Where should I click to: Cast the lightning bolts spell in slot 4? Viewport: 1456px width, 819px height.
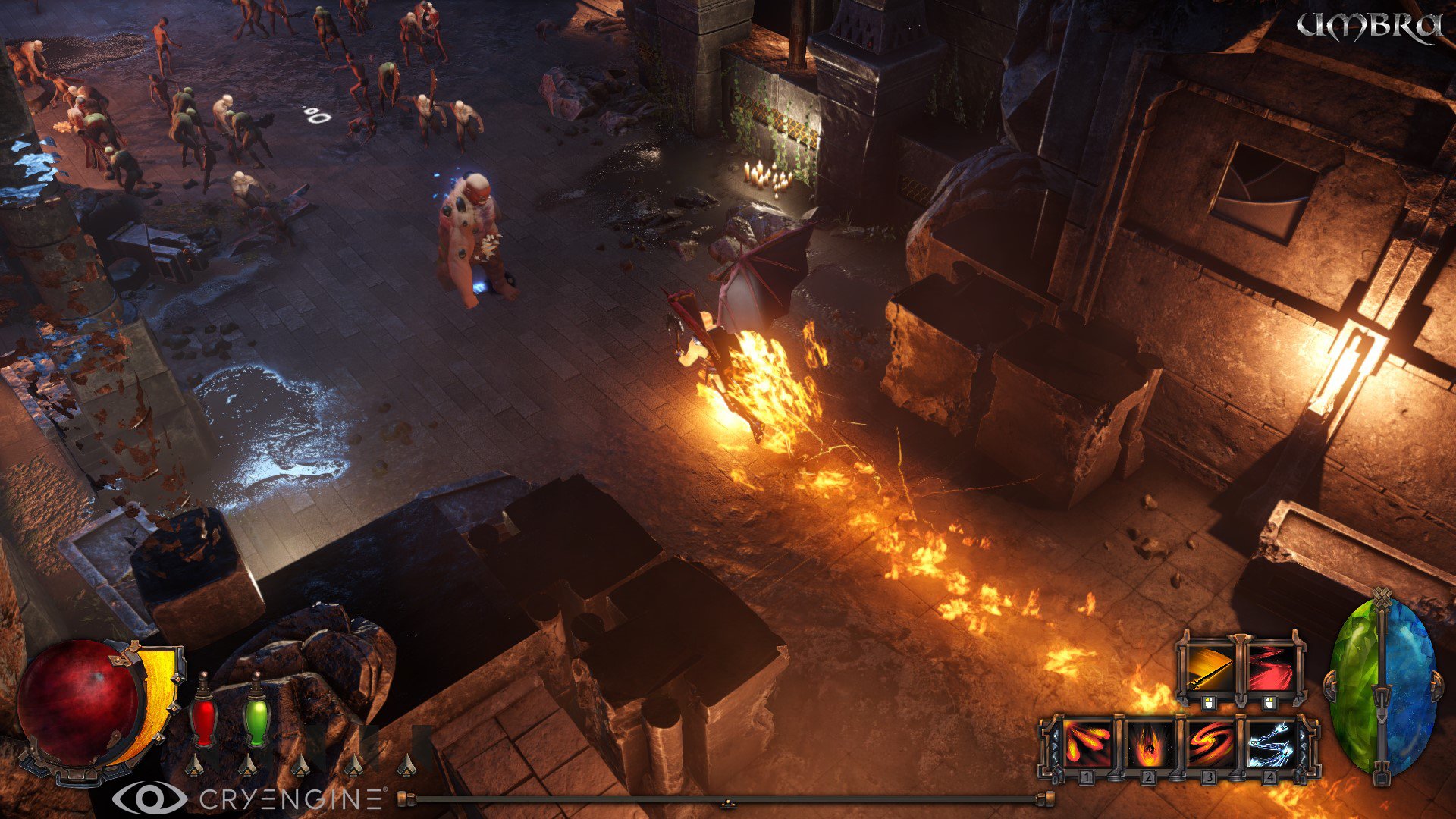1269,743
